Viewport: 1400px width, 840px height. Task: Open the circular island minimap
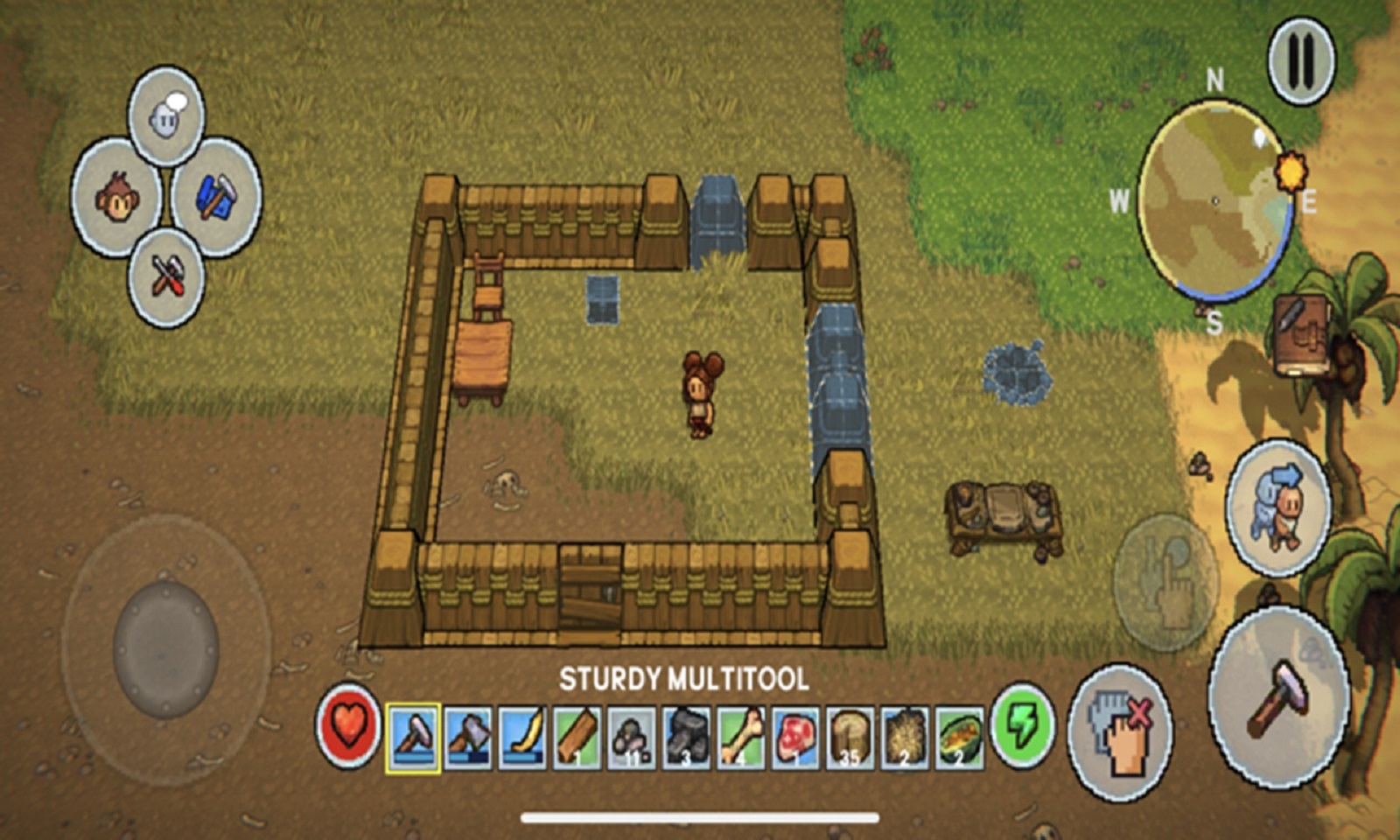pyautogui.click(x=1216, y=201)
